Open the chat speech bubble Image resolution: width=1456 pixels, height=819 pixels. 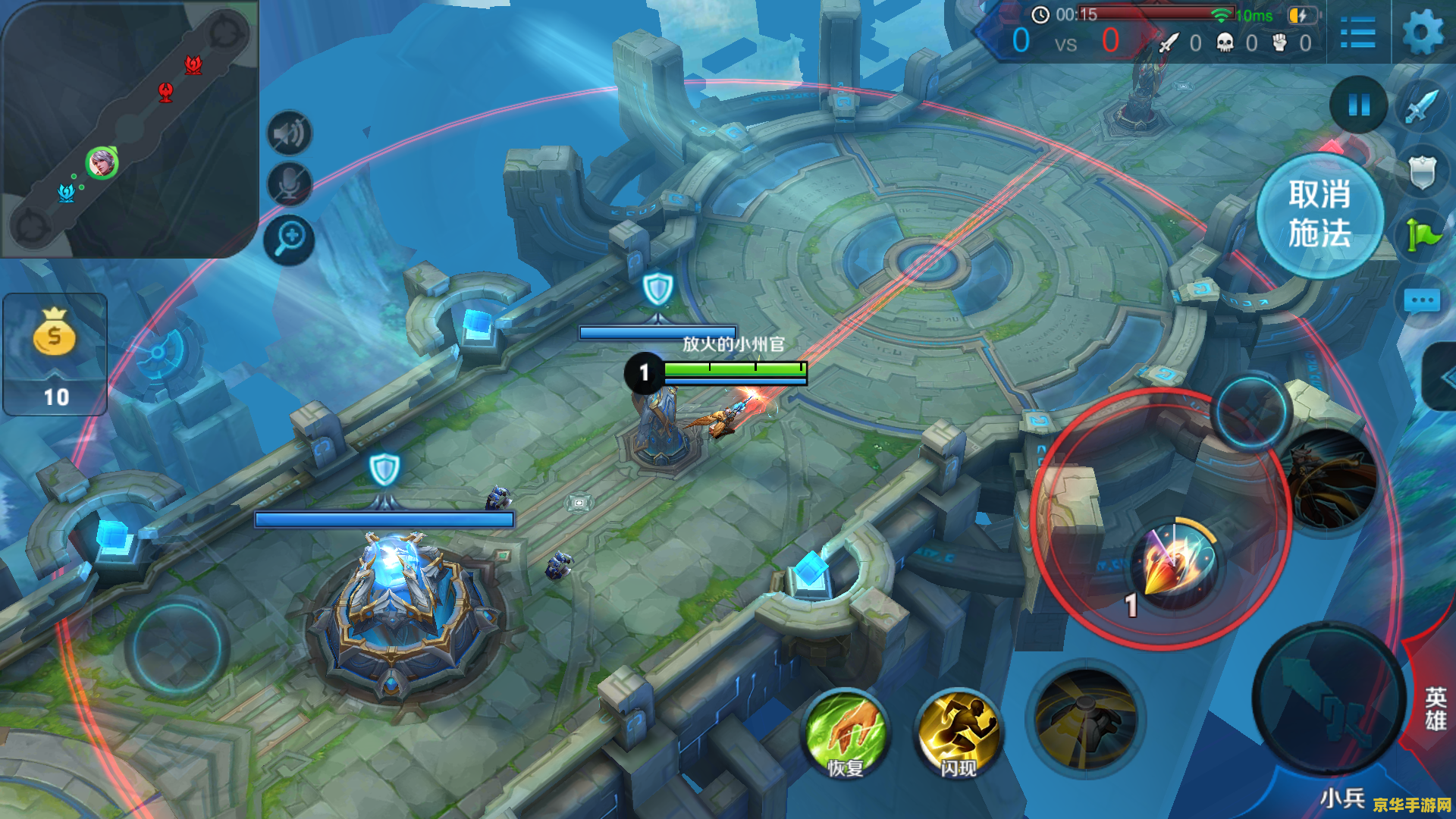[x=1422, y=301]
